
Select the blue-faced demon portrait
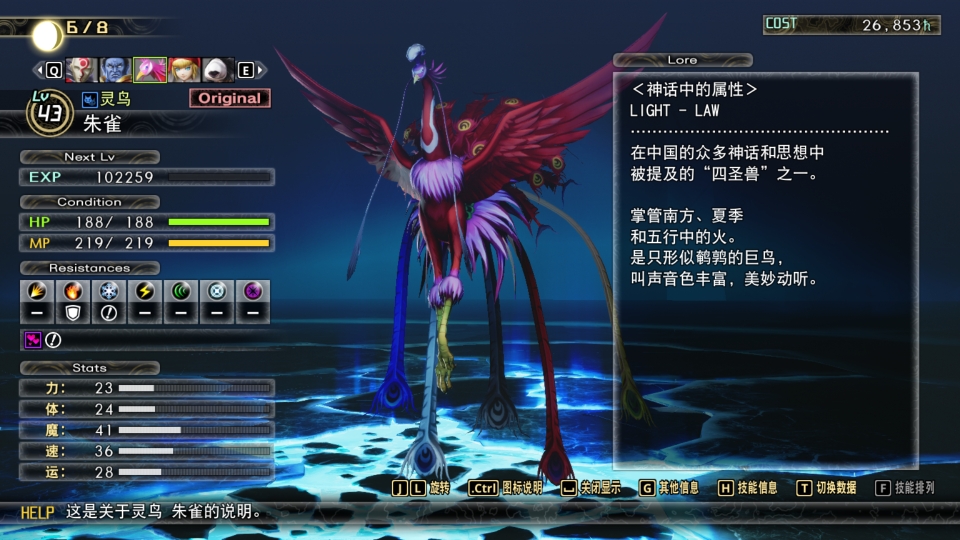[116, 70]
